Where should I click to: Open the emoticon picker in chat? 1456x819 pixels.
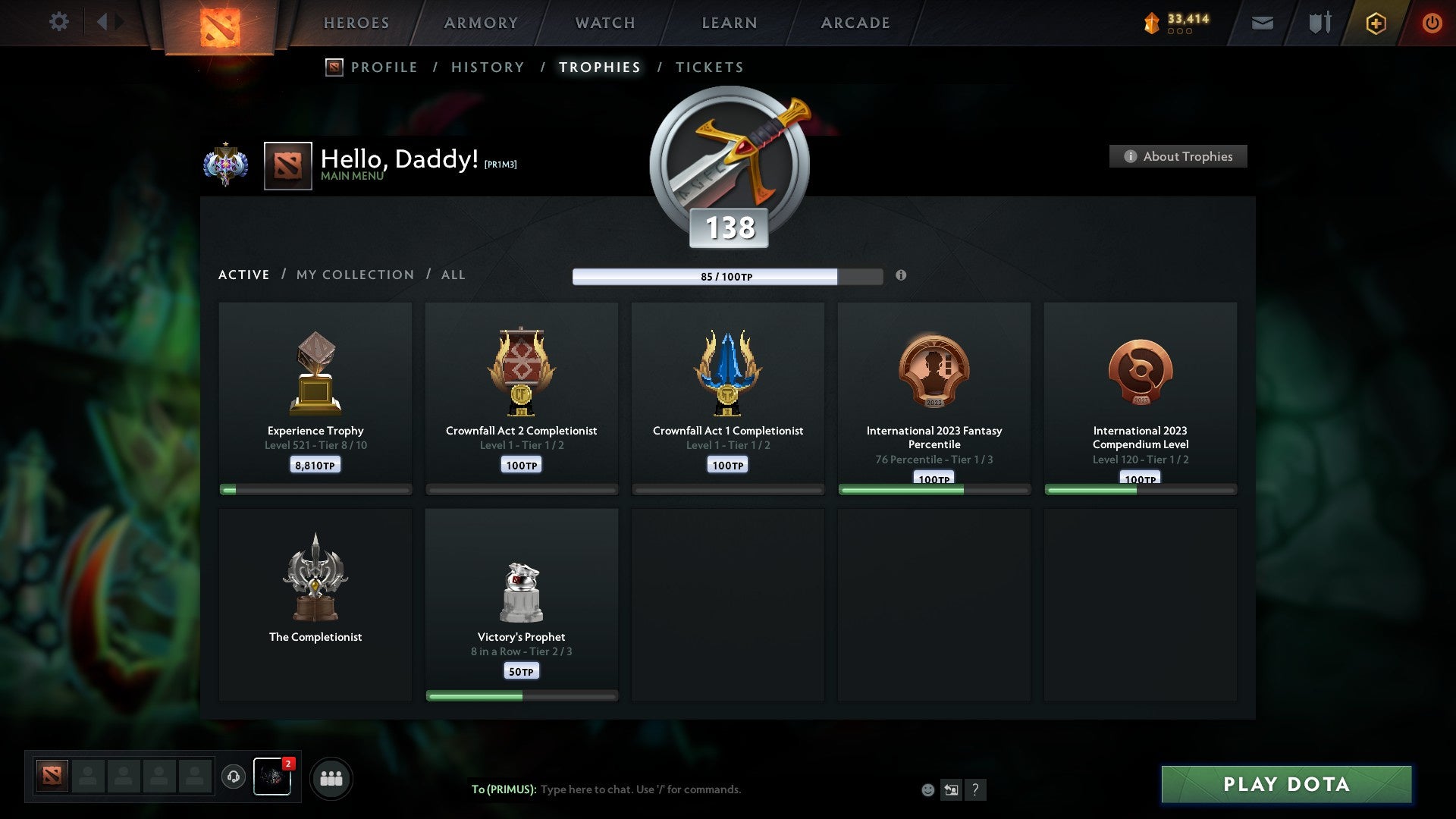(927, 789)
